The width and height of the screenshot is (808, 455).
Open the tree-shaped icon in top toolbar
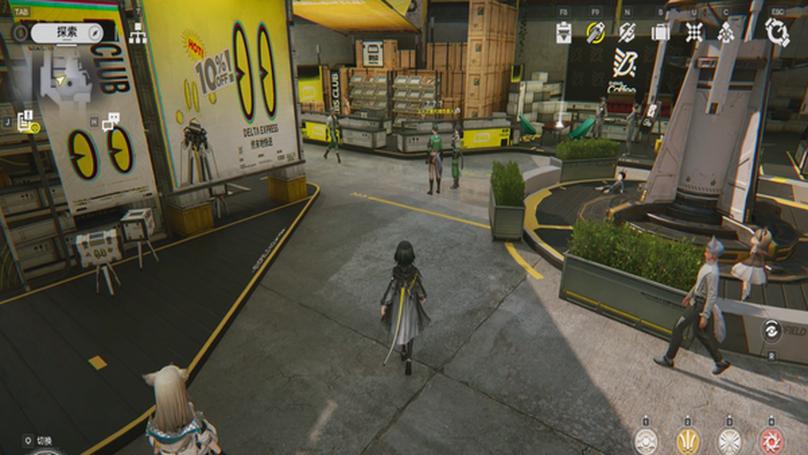point(726,32)
